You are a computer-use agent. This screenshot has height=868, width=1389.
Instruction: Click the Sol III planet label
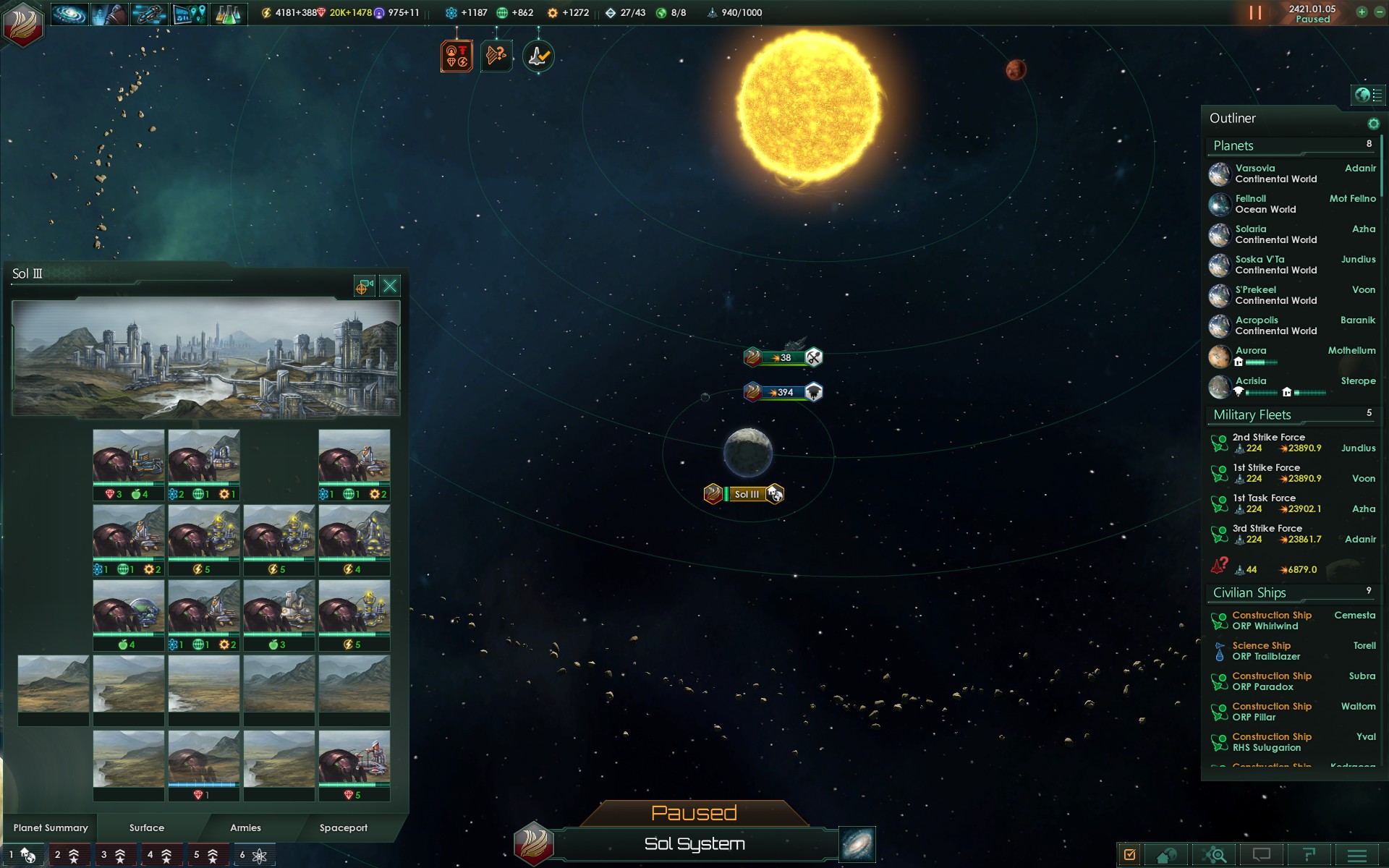click(747, 494)
